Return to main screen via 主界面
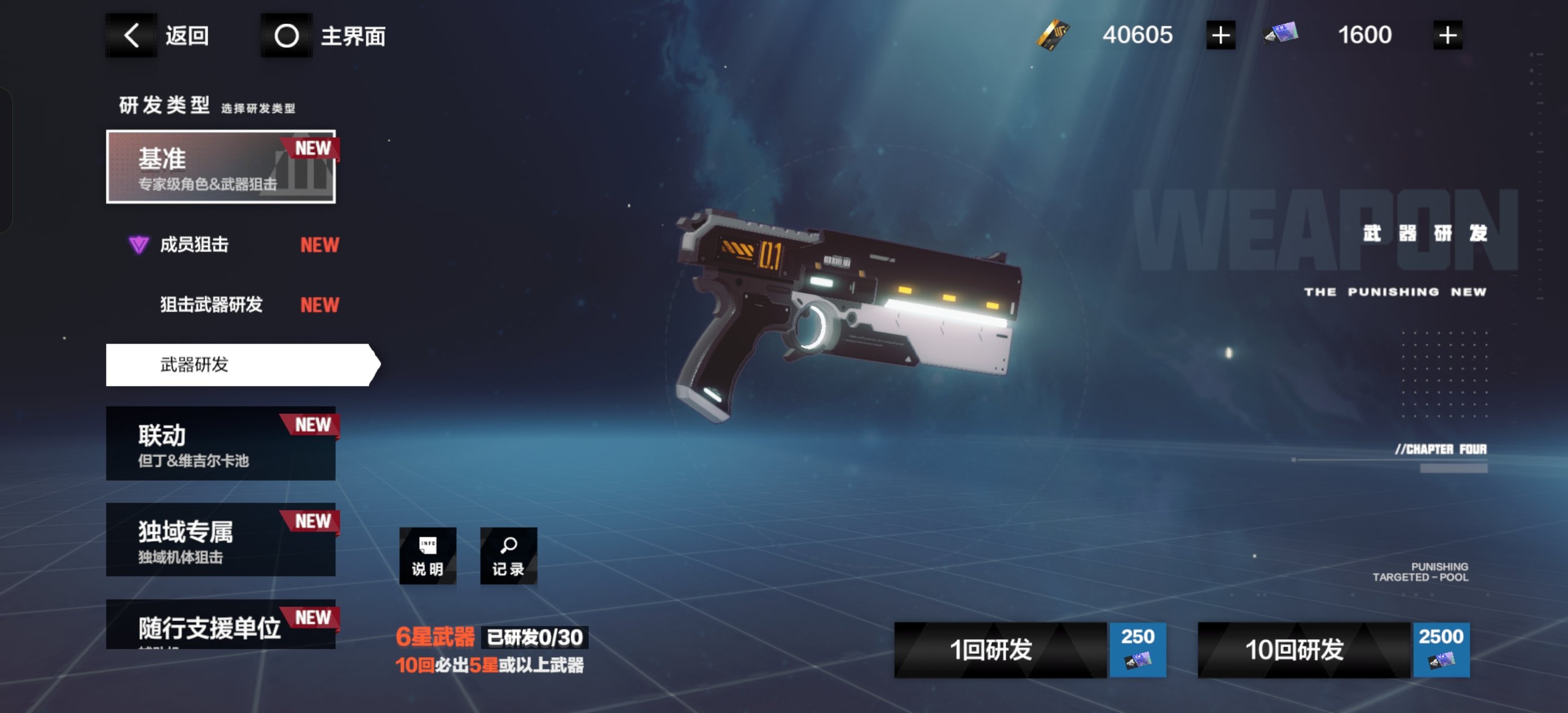The width and height of the screenshot is (1568, 713). [x=324, y=36]
